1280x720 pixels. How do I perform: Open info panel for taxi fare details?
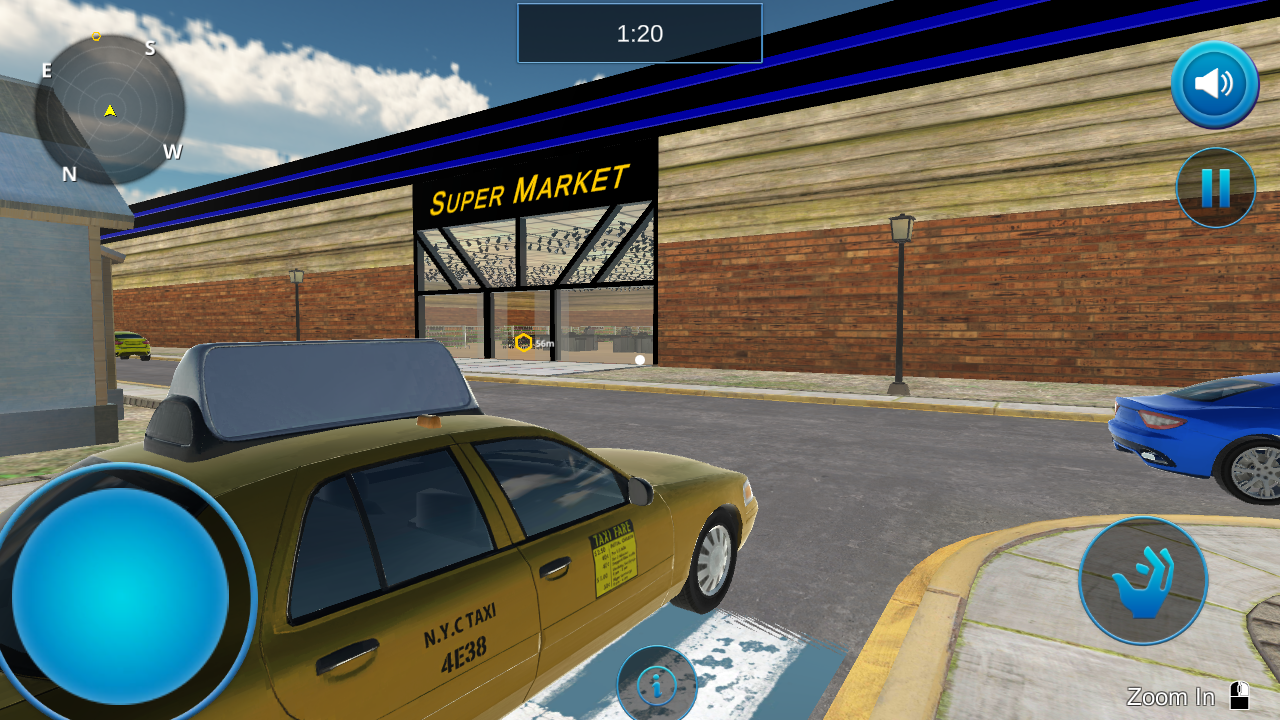658,683
